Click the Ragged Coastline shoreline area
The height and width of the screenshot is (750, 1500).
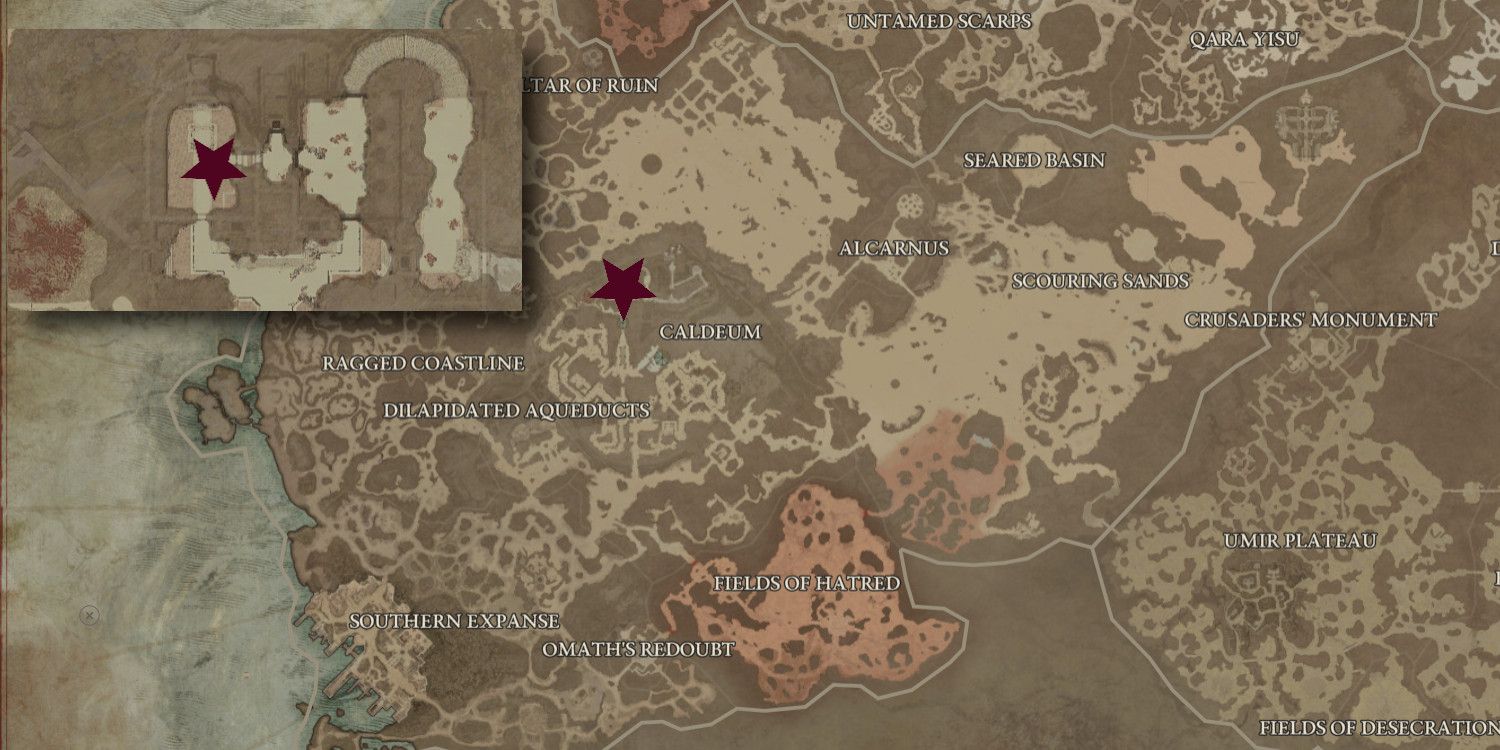click(x=423, y=364)
